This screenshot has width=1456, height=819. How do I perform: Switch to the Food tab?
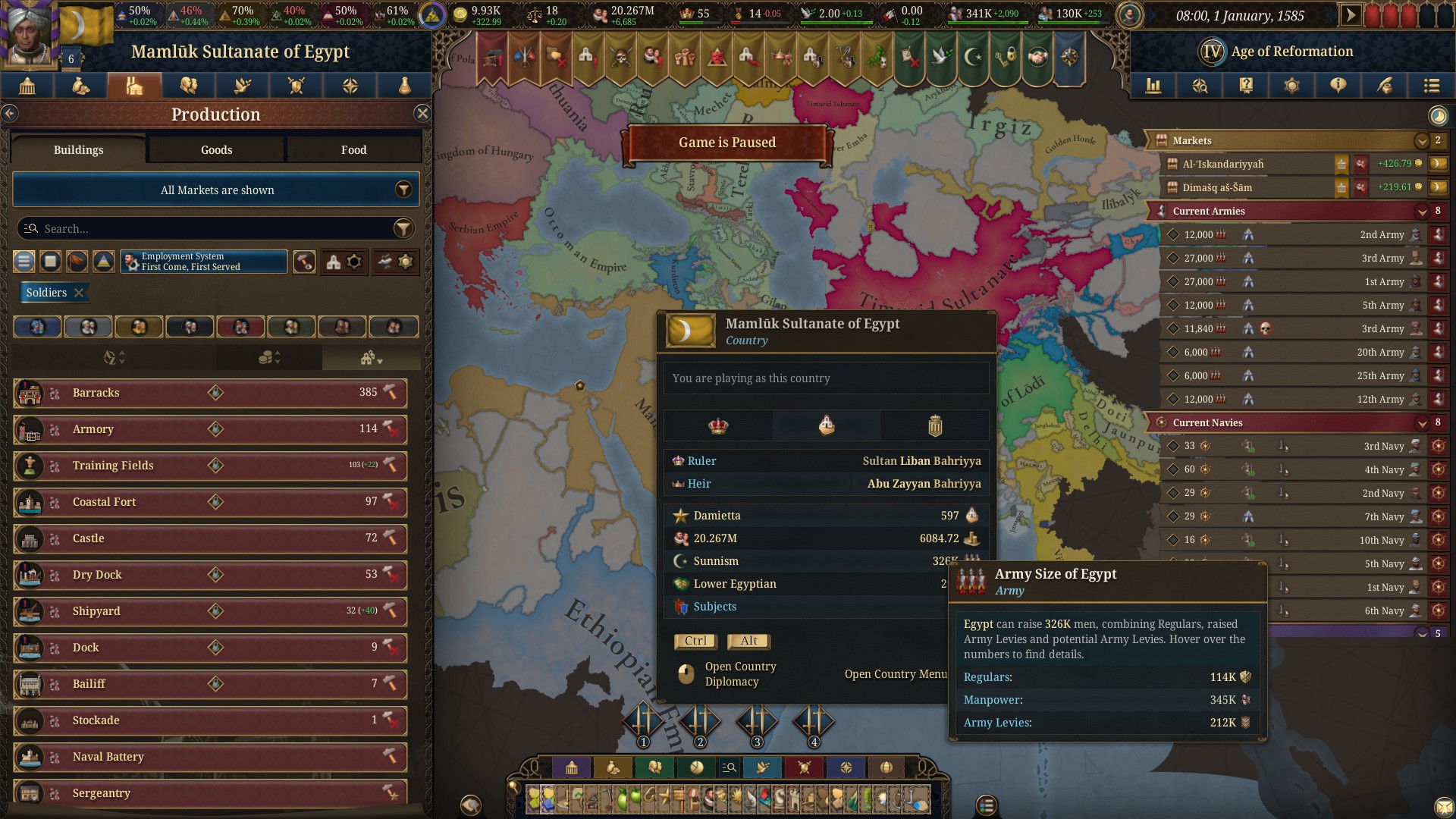tap(353, 149)
